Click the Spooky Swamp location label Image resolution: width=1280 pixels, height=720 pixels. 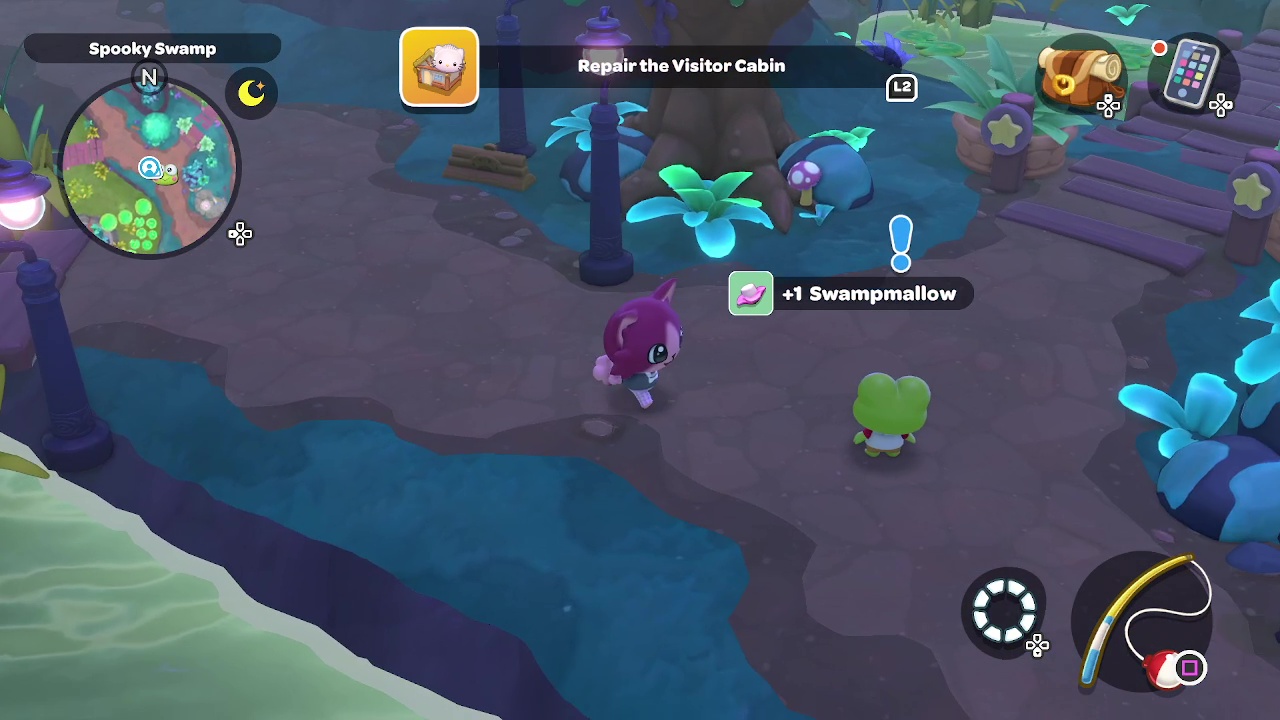152,48
